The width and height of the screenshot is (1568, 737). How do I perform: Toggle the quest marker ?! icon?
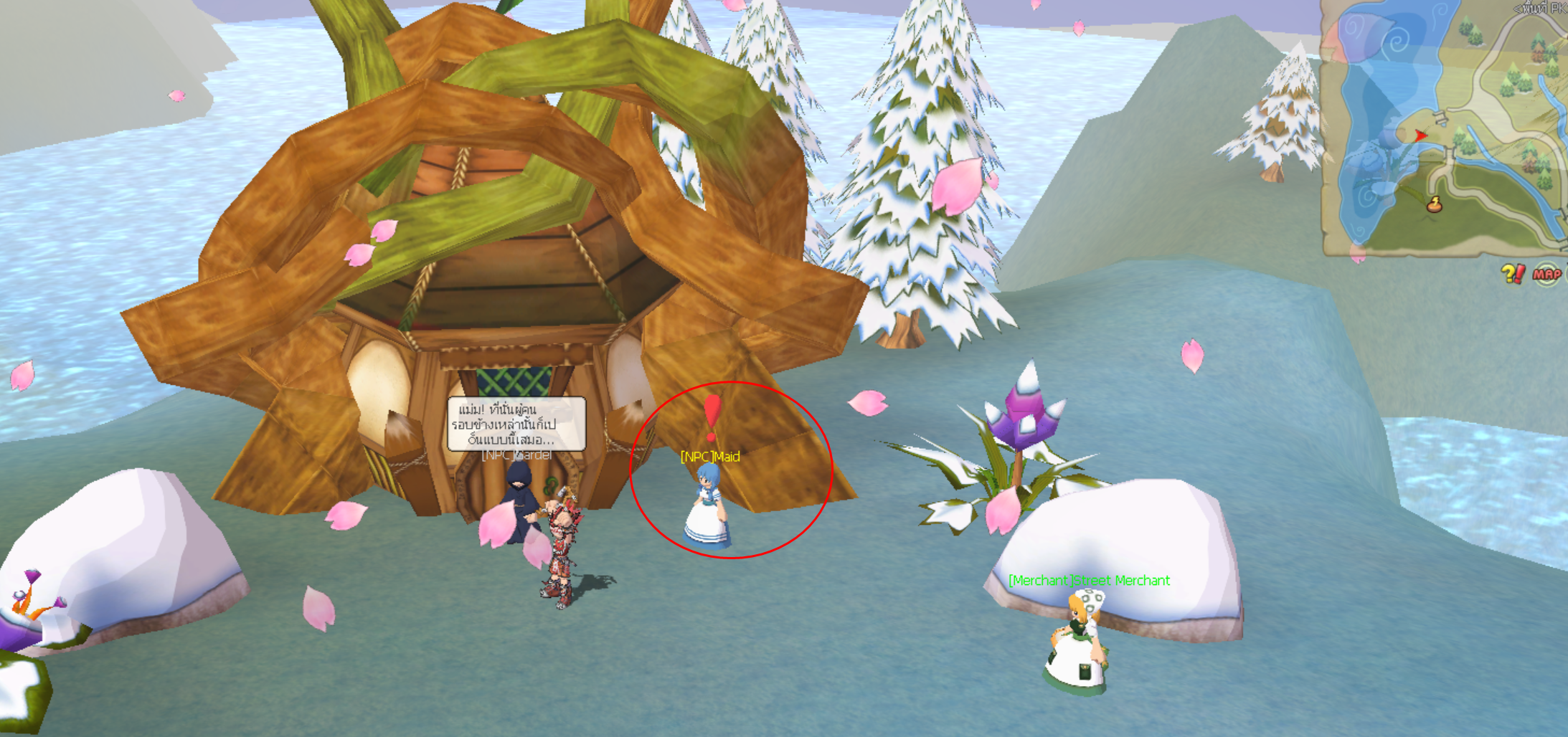pyautogui.click(x=1512, y=273)
